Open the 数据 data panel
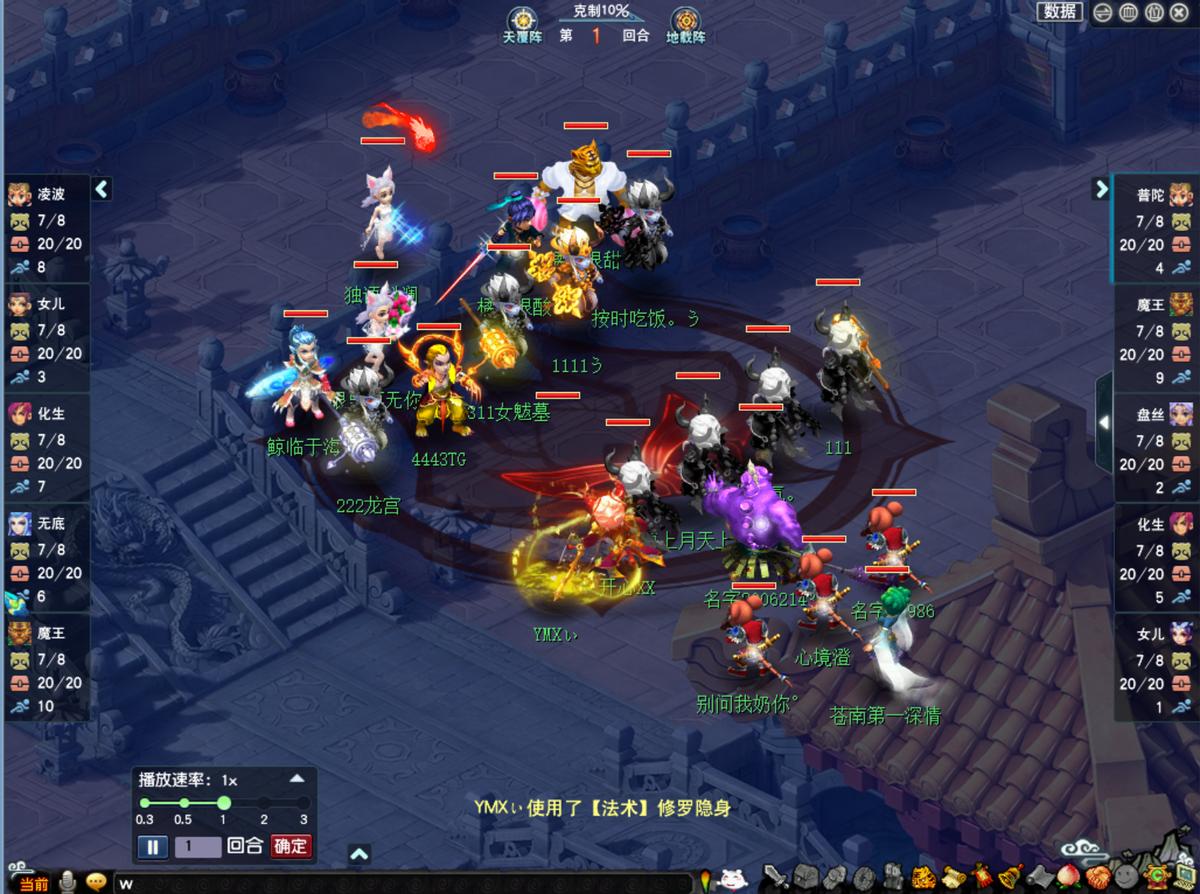The image size is (1200, 894). 1060,12
